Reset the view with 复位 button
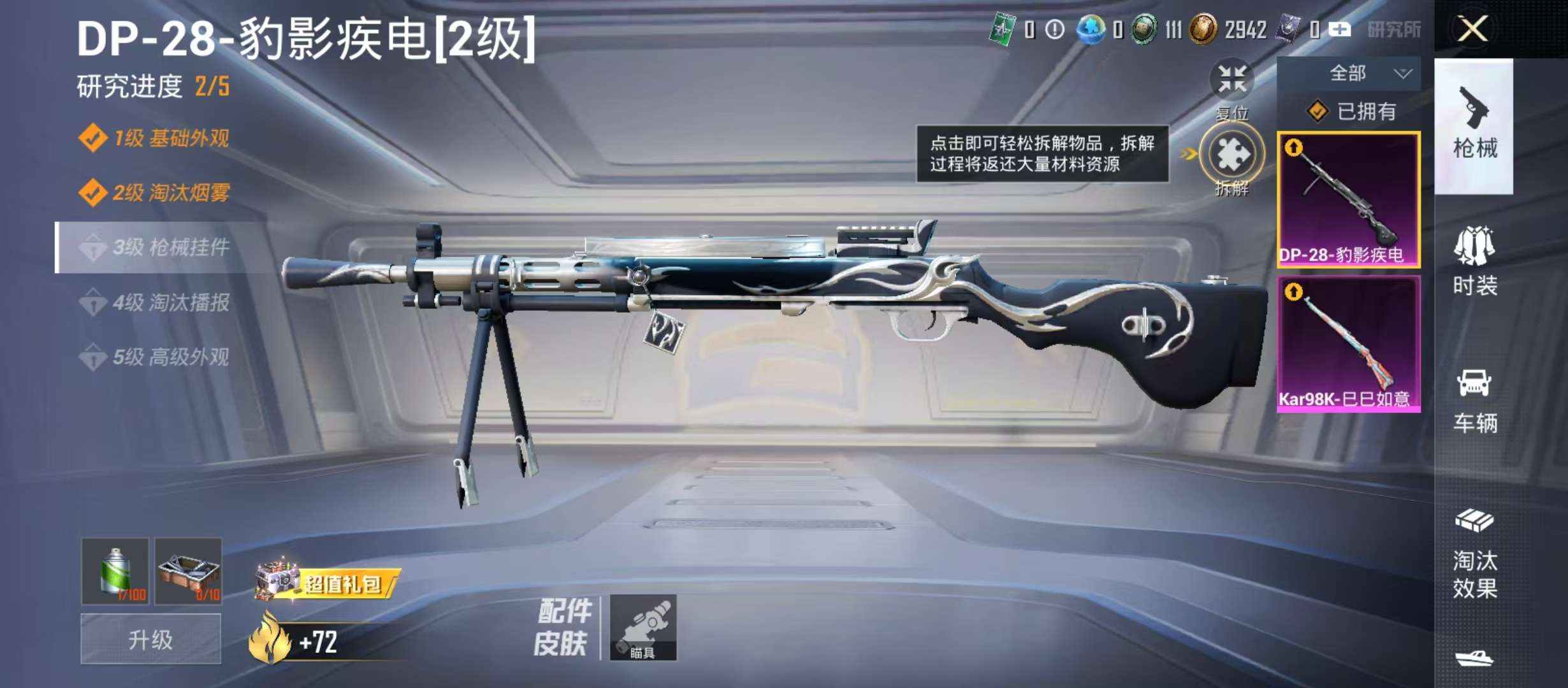This screenshot has height=688, width=1568. pyautogui.click(x=1231, y=80)
